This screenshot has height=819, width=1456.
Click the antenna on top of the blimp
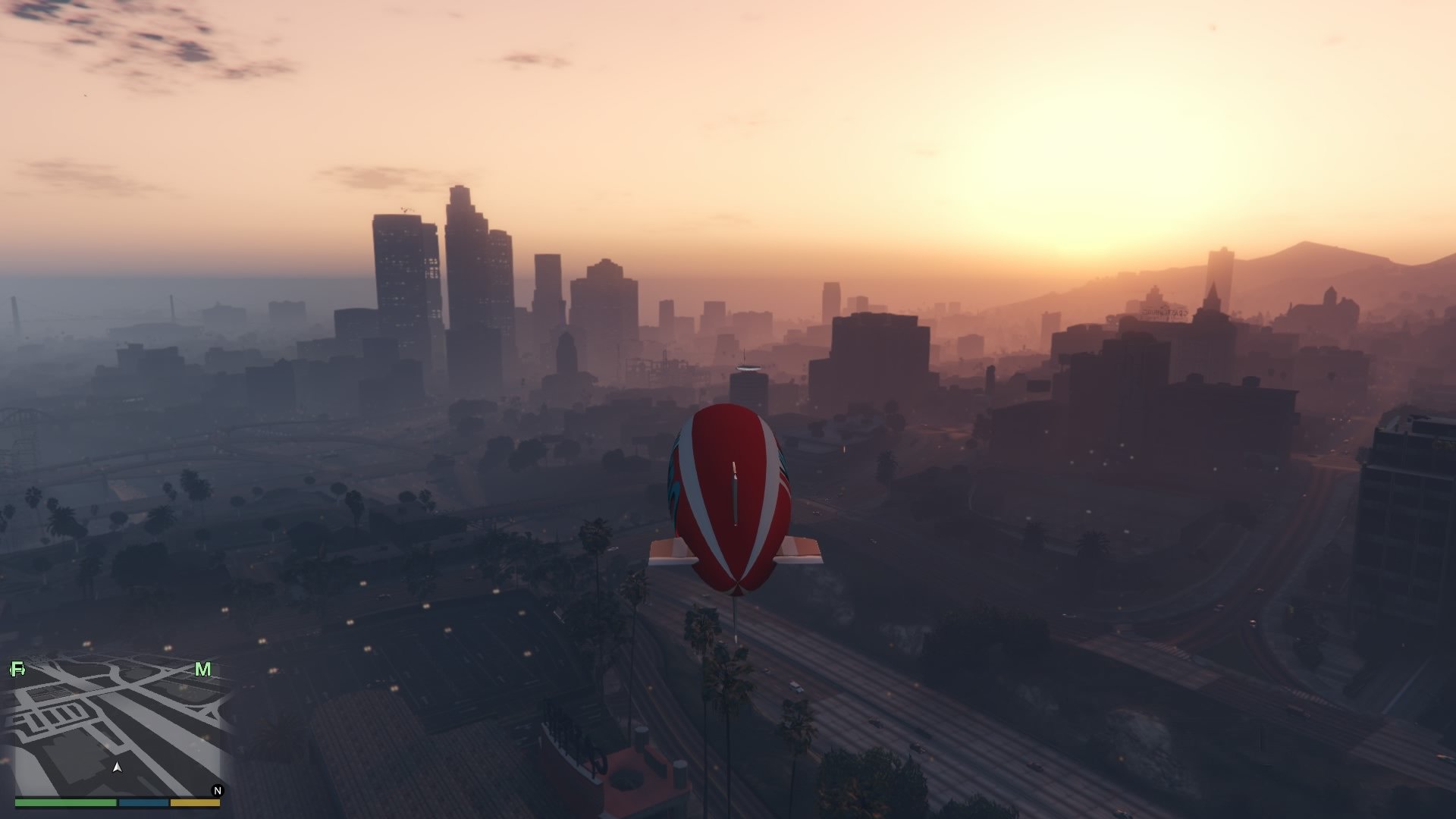(733, 466)
